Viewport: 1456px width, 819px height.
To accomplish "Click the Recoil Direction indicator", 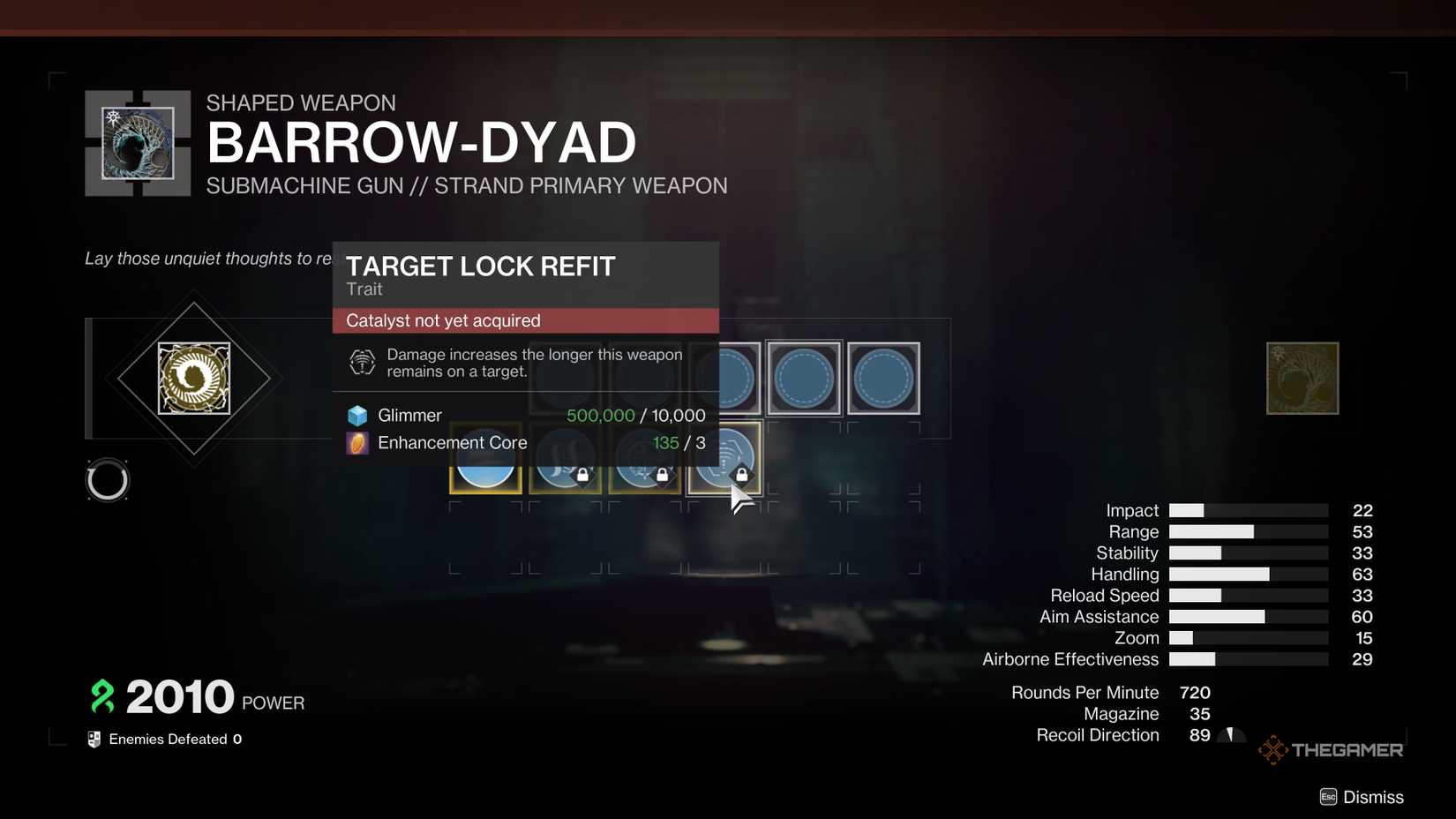I will [x=1230, y=733].
